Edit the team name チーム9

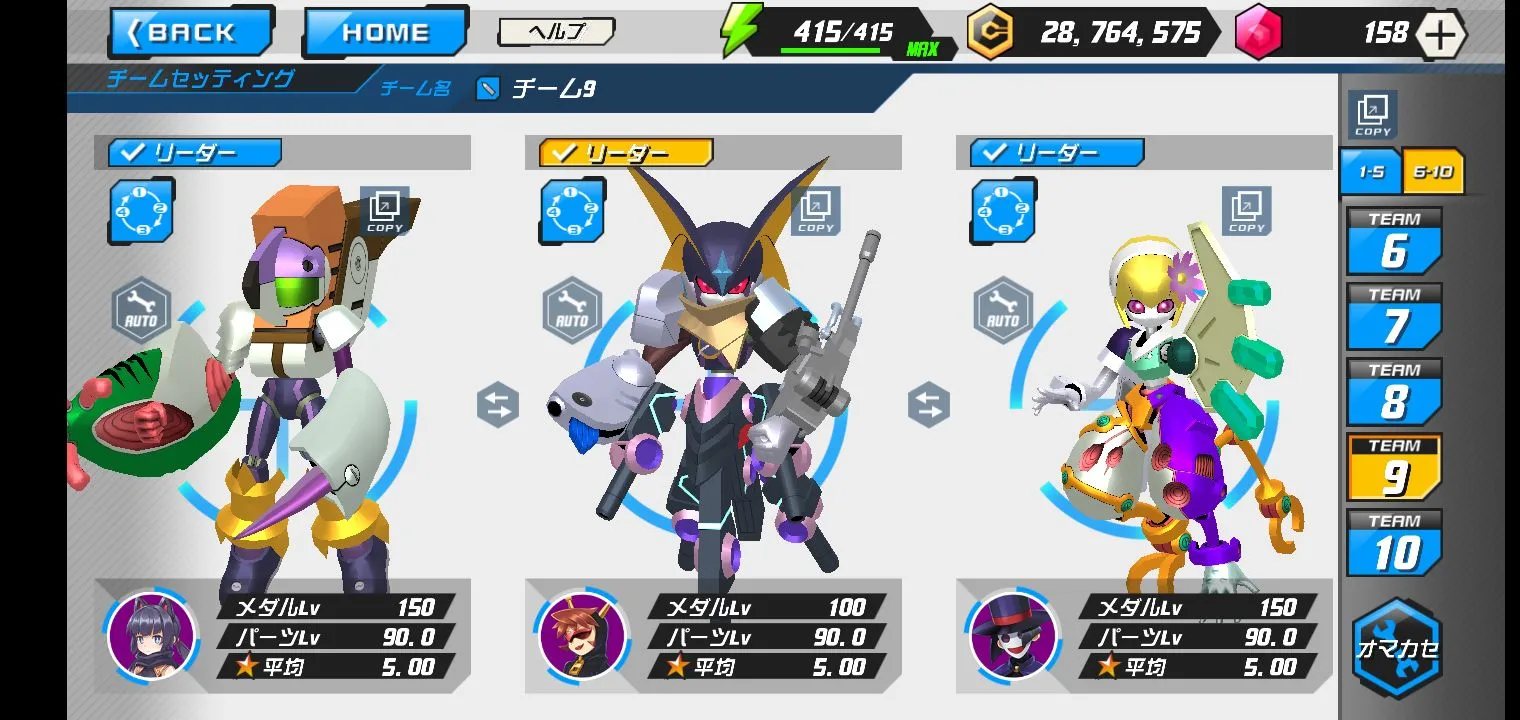coord(487,89)
